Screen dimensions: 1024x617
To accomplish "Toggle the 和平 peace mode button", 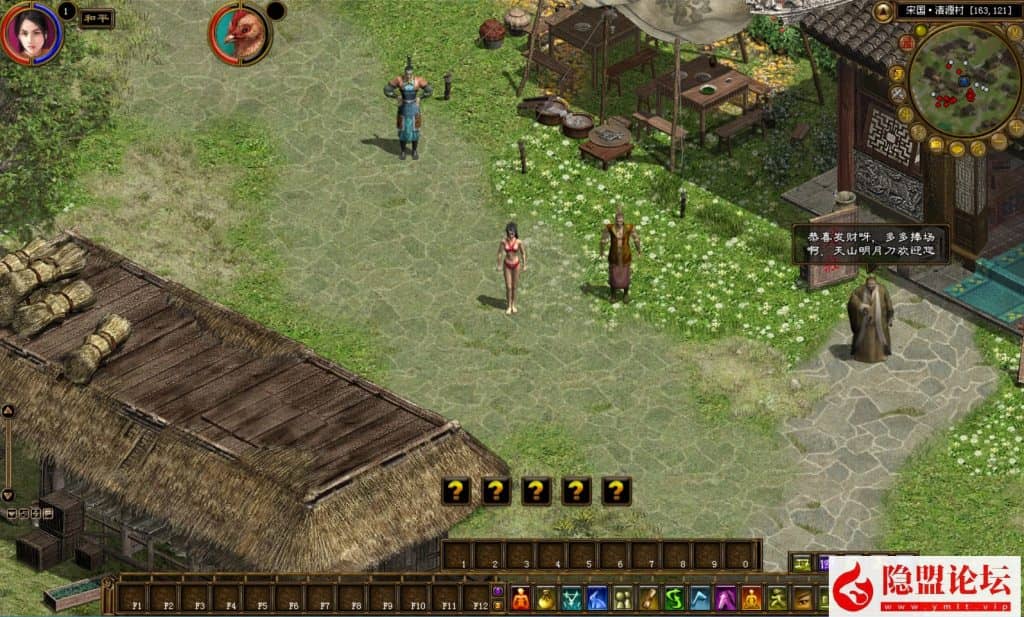I will [95, 18].
